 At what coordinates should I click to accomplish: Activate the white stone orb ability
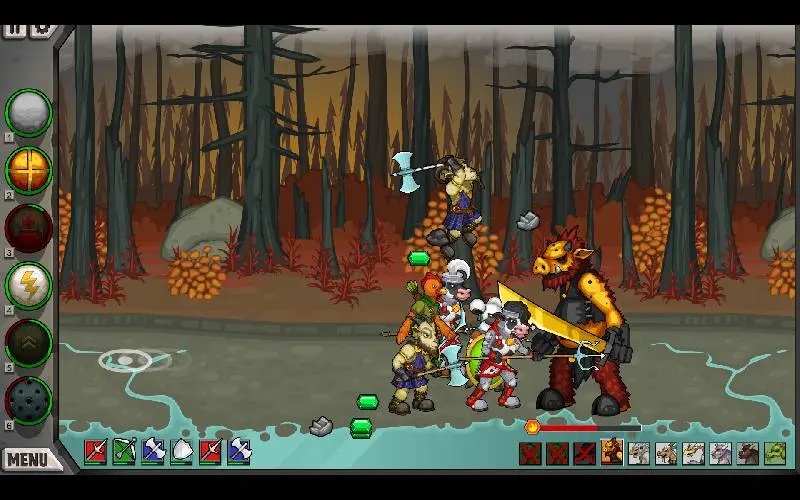coord(29,112)
